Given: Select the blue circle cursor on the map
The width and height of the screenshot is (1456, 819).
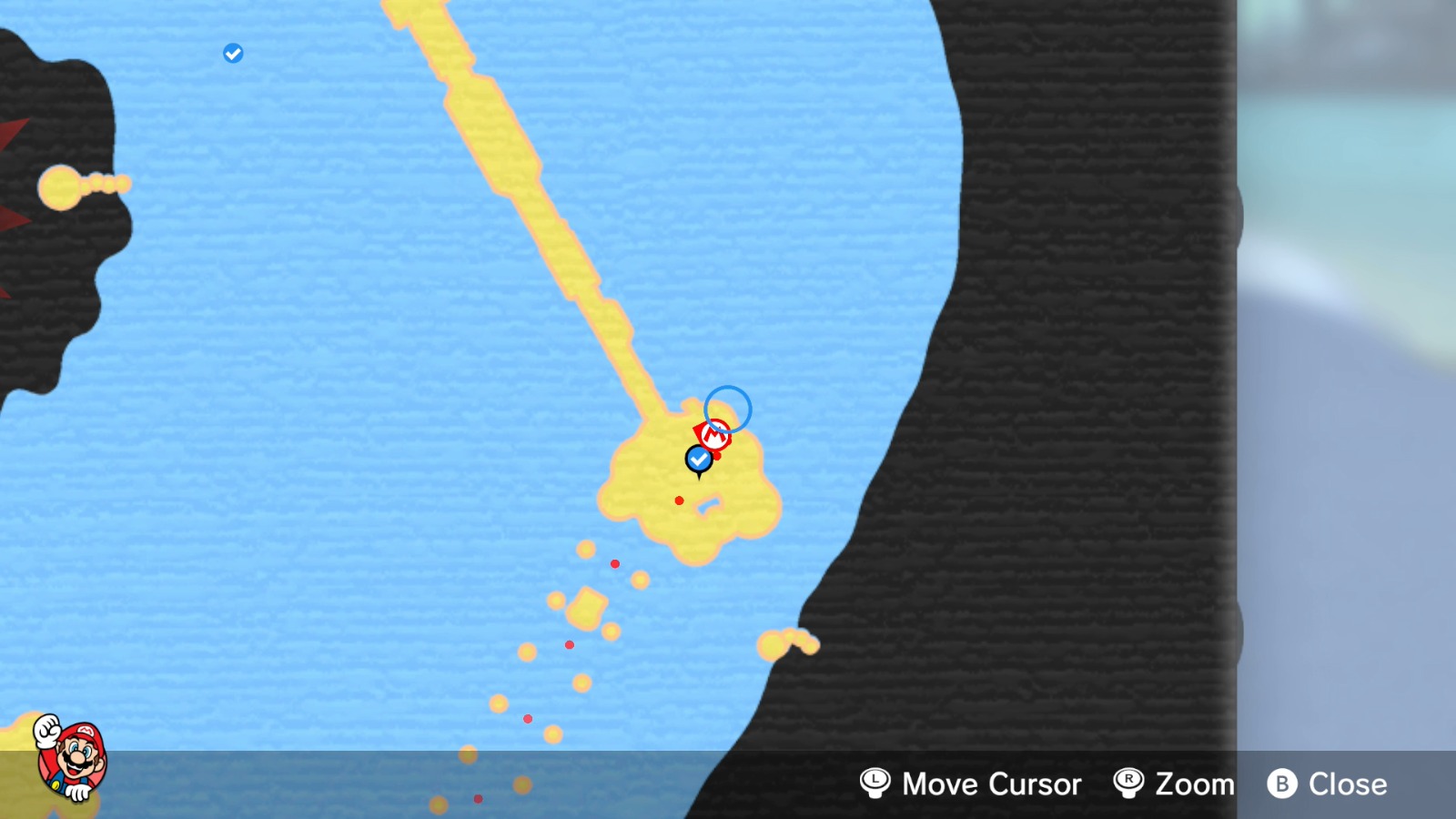Looking at the screenshot, I should pos(727,408).
